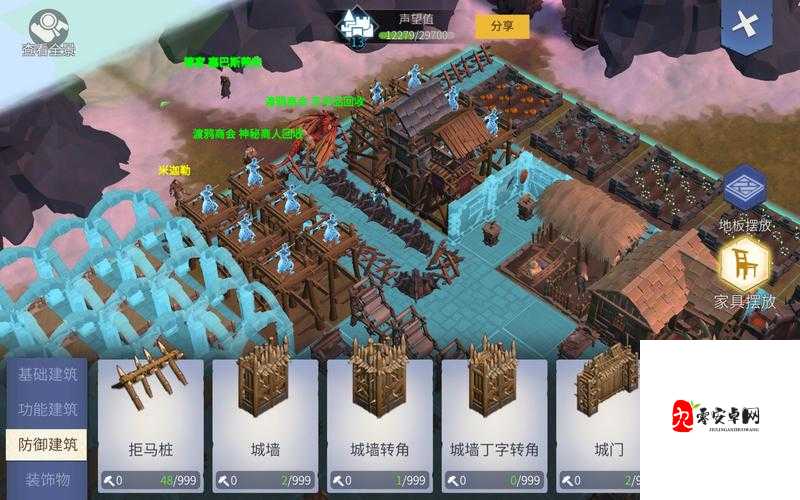Switch to the 装饰物 category
The image size is (800, 500).
click(48, 479)
